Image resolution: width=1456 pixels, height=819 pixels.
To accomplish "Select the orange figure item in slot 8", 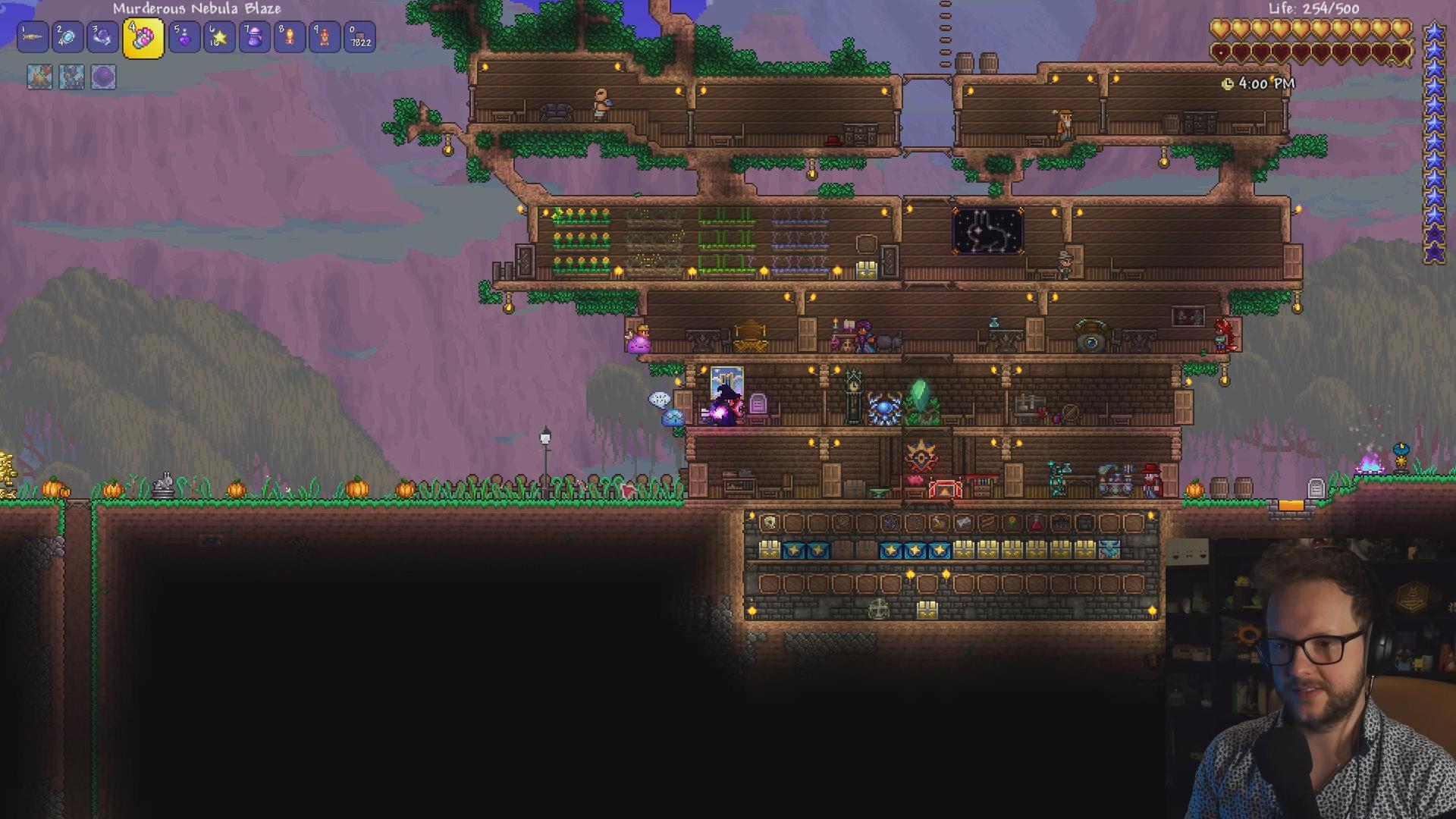I will (x=290, y=37).
